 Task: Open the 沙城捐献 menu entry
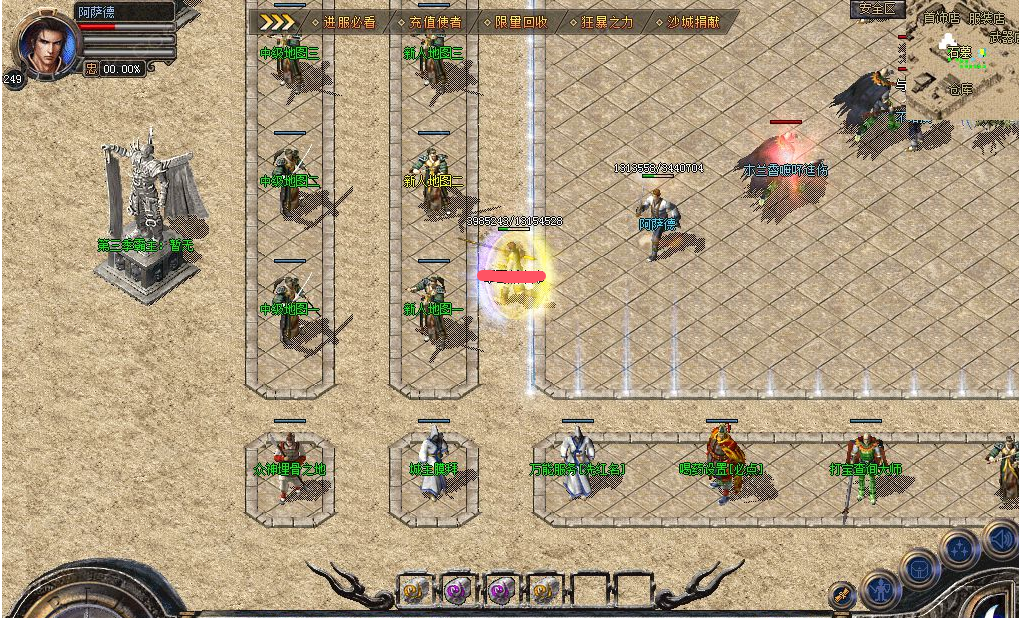[x=693, y=21]
